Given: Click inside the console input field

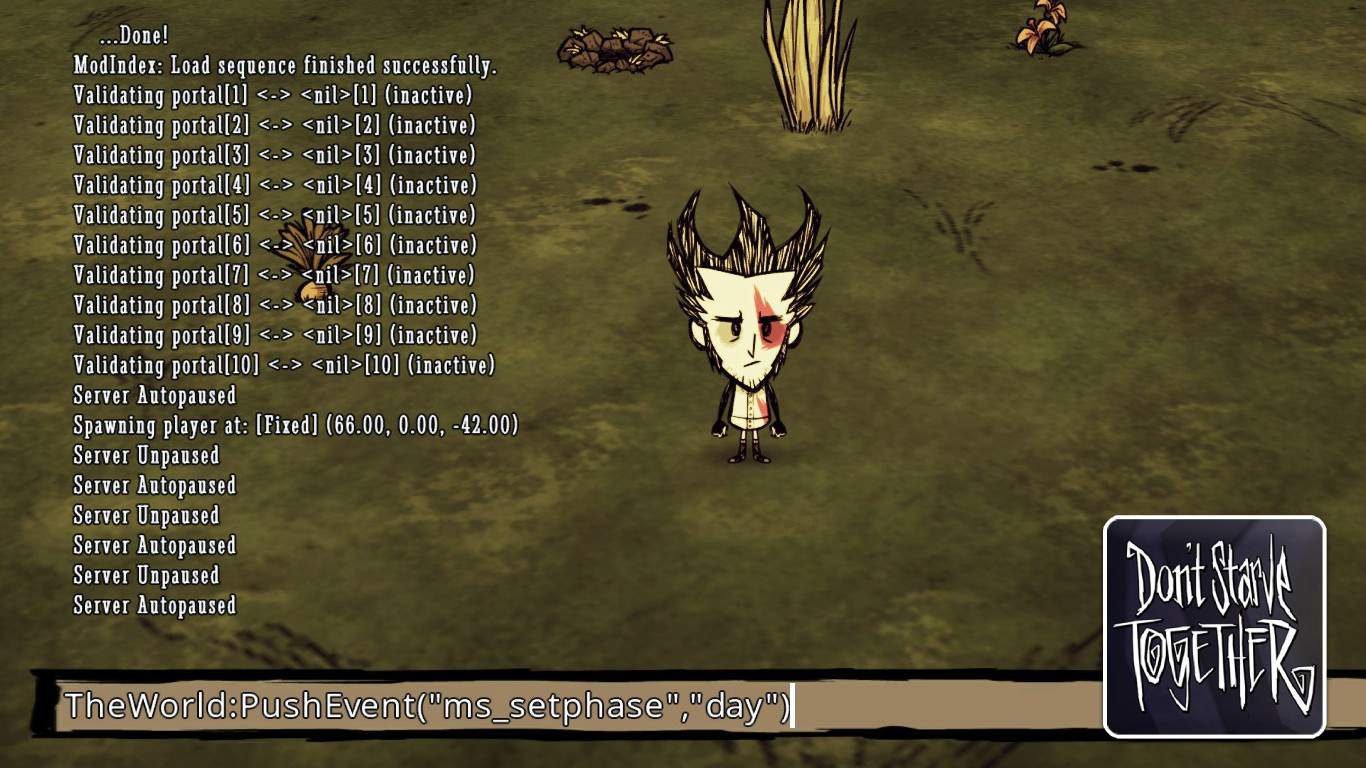Looking at the screenshot, I should click(950, 705).
